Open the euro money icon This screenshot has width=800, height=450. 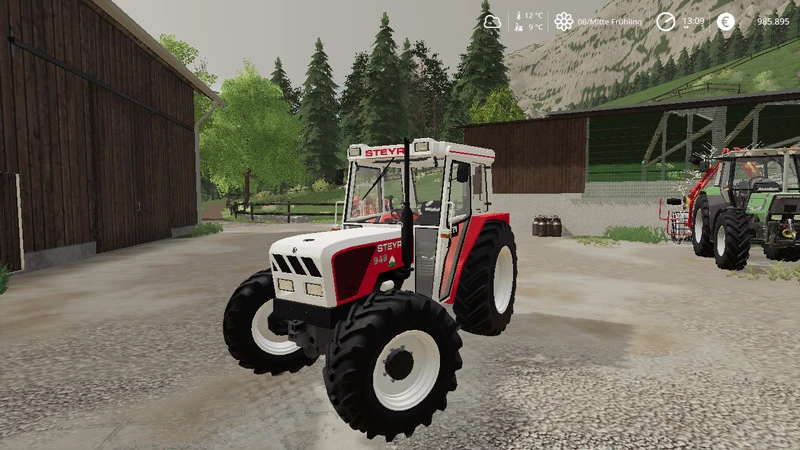725,21
